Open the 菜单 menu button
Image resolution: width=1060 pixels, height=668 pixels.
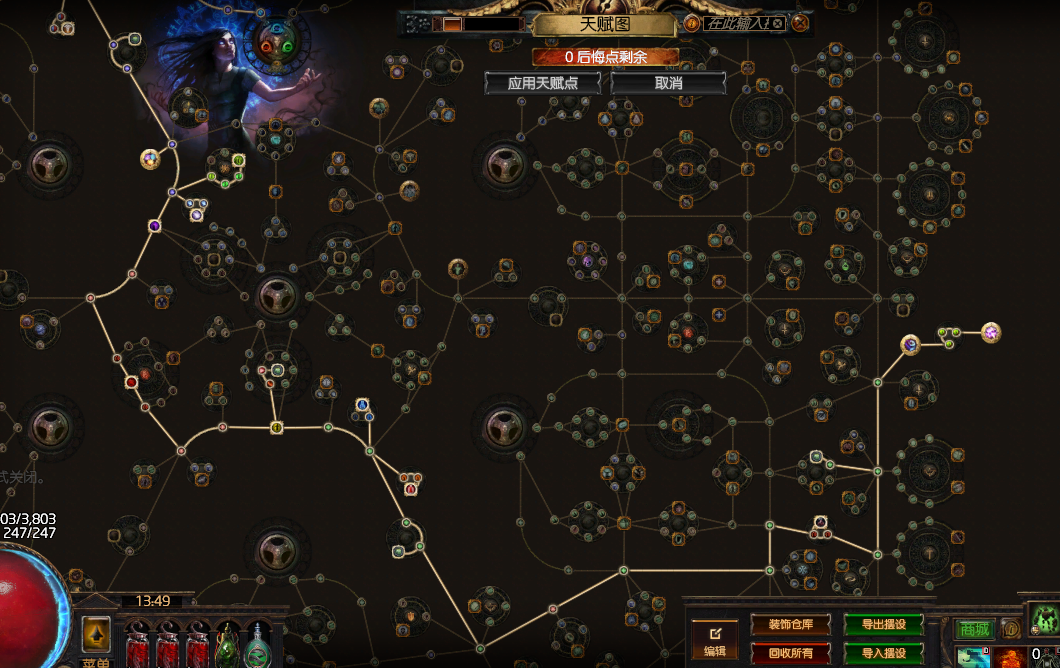96,661
